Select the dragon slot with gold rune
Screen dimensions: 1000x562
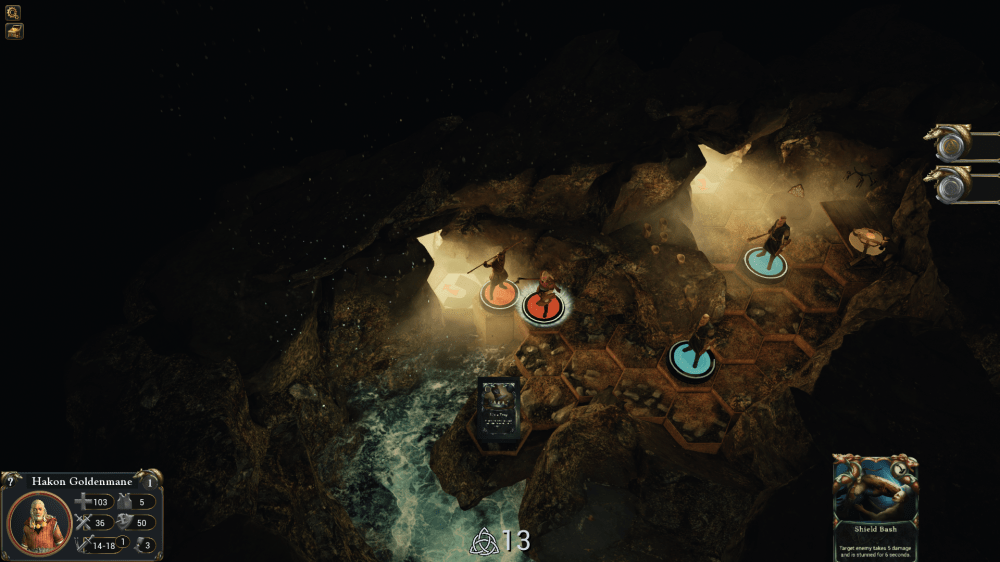coord(950,146)
